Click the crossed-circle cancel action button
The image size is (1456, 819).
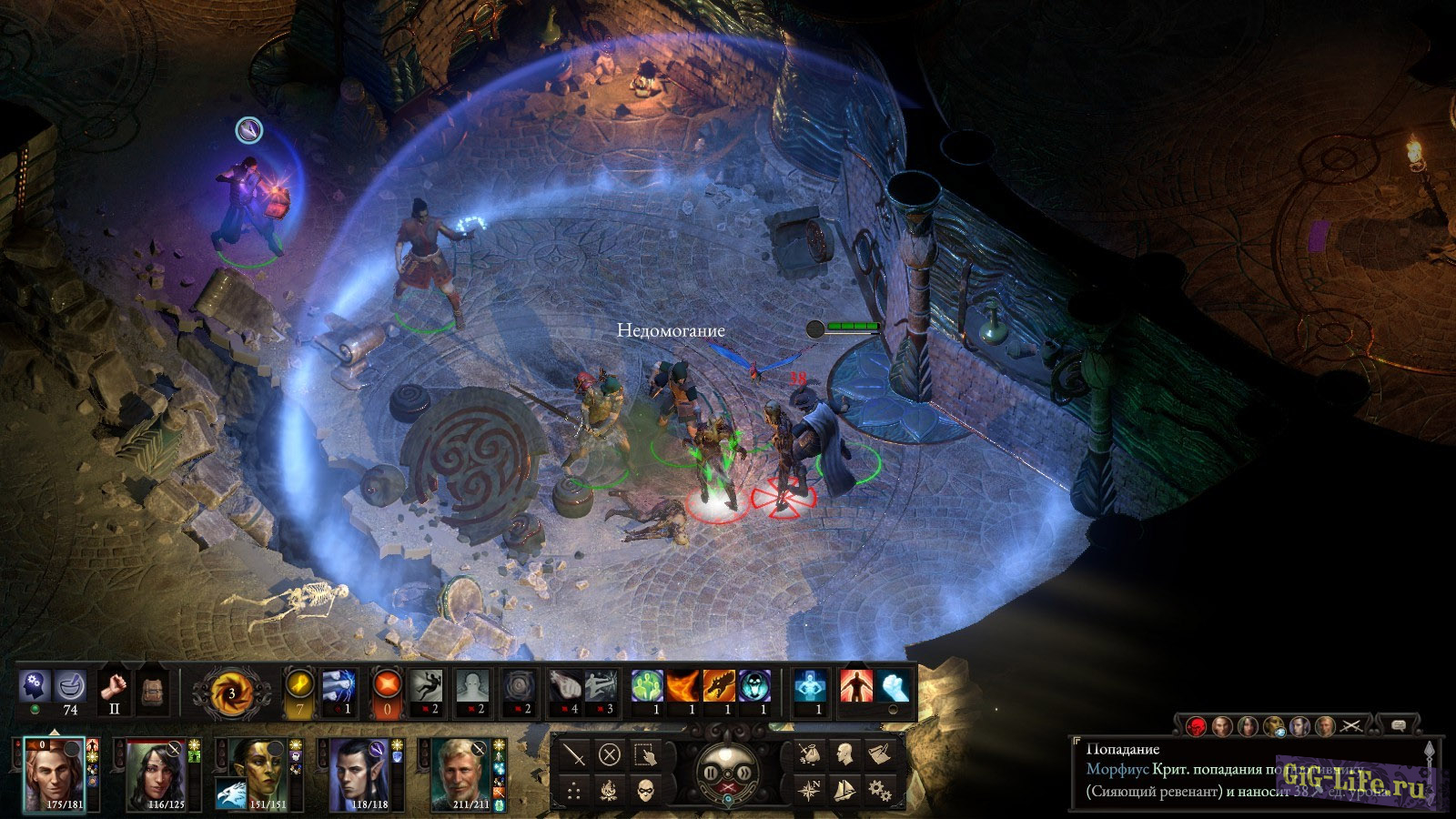coord(609,753)
